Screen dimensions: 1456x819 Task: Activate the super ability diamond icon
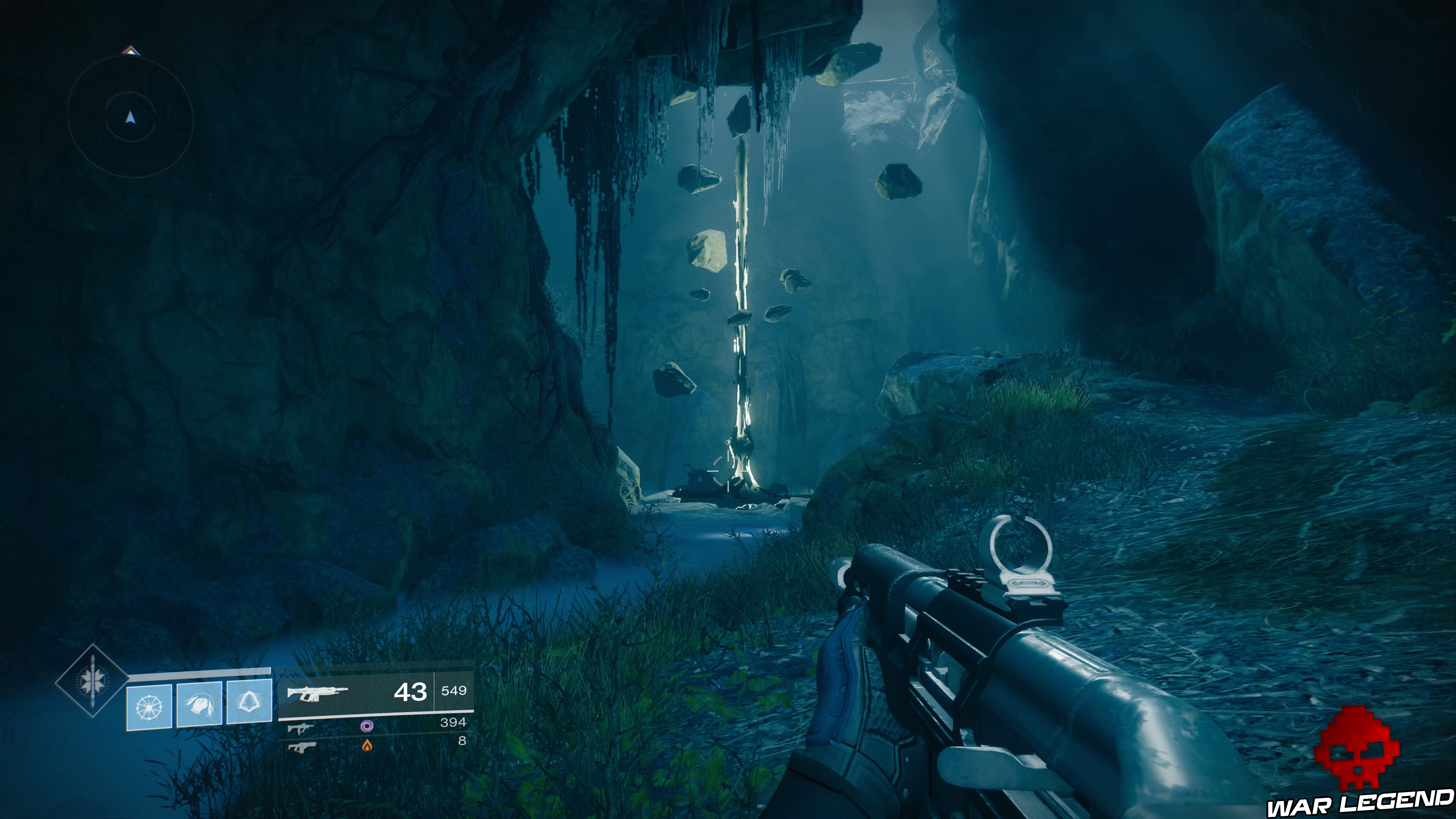(x=91, y=681)
